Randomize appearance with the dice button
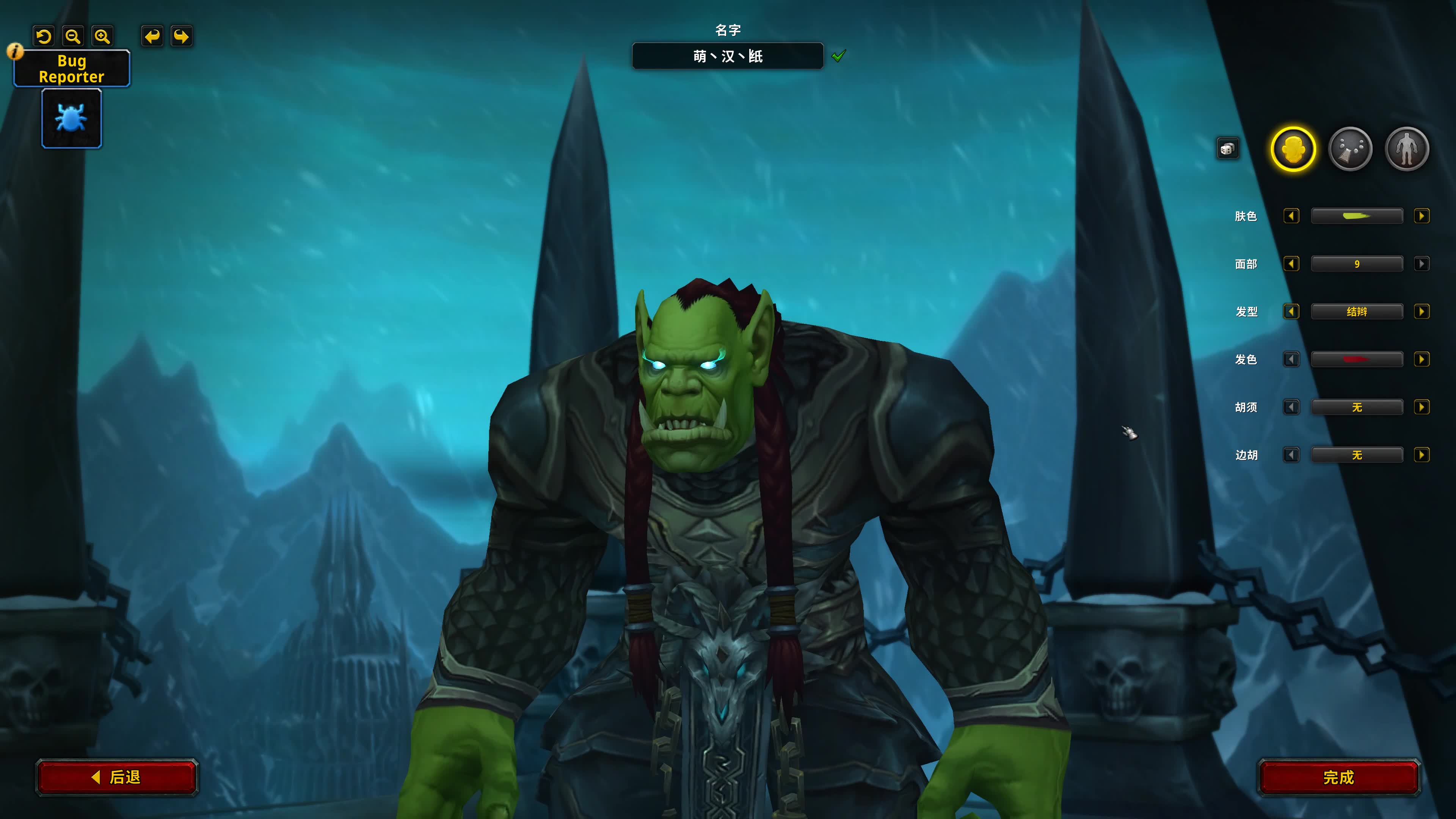This screenshot has width=1456, height=819. pos(1227,149)
